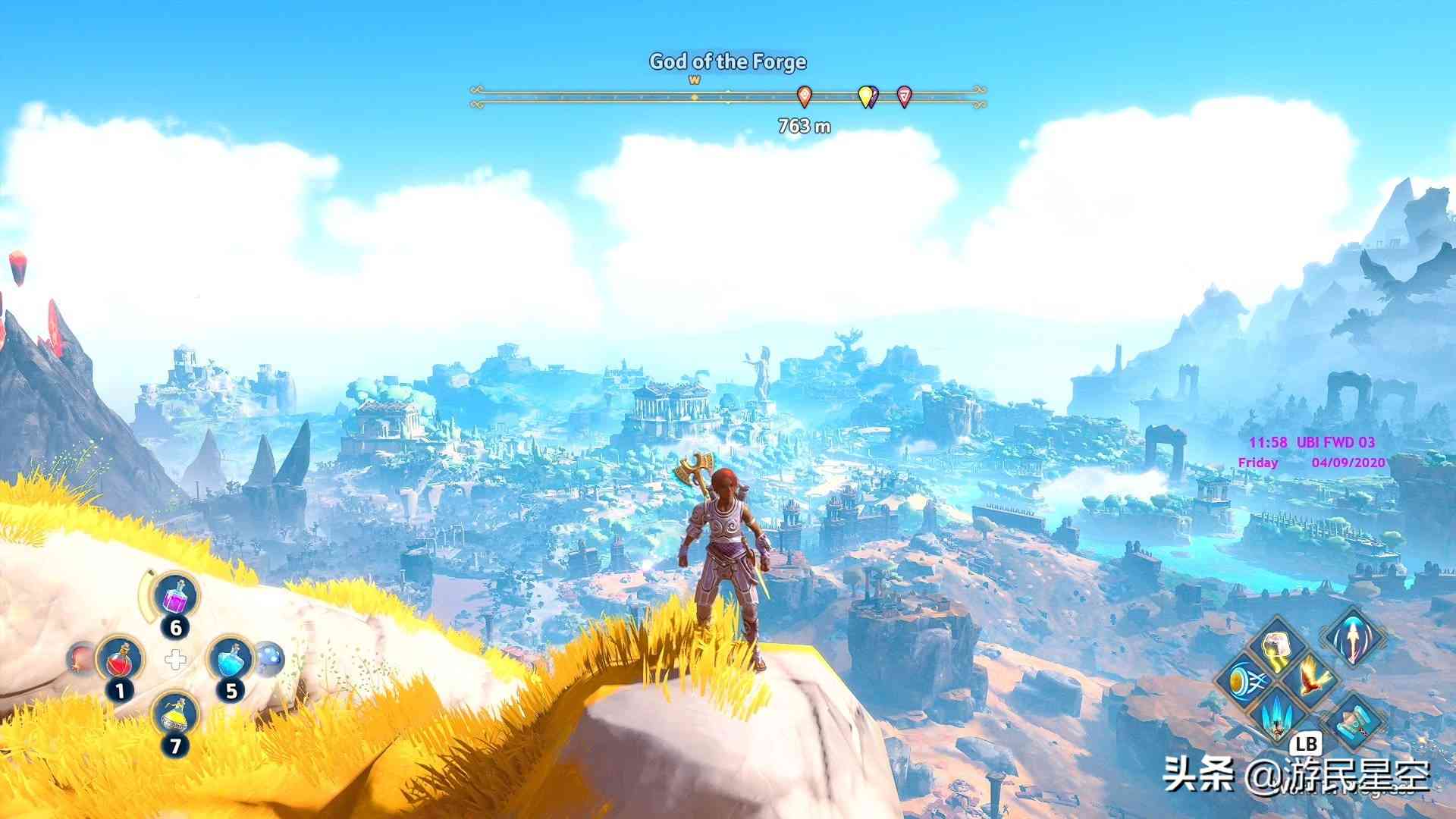Image resolution: width=1456 pixels, height=819 pixels.
Task: Click the pomegranate icon beside the red potion
Action: coord(79,658)
